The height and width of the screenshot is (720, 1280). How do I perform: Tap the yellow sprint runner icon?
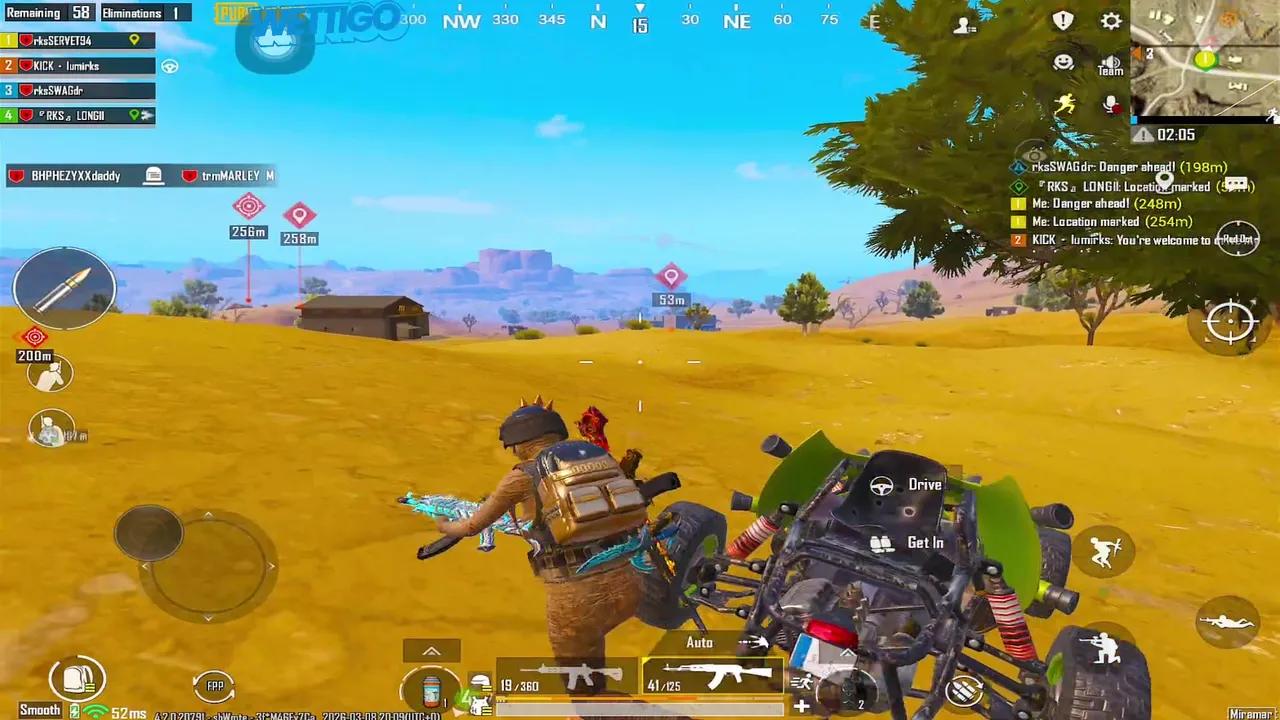(1065, 103)
